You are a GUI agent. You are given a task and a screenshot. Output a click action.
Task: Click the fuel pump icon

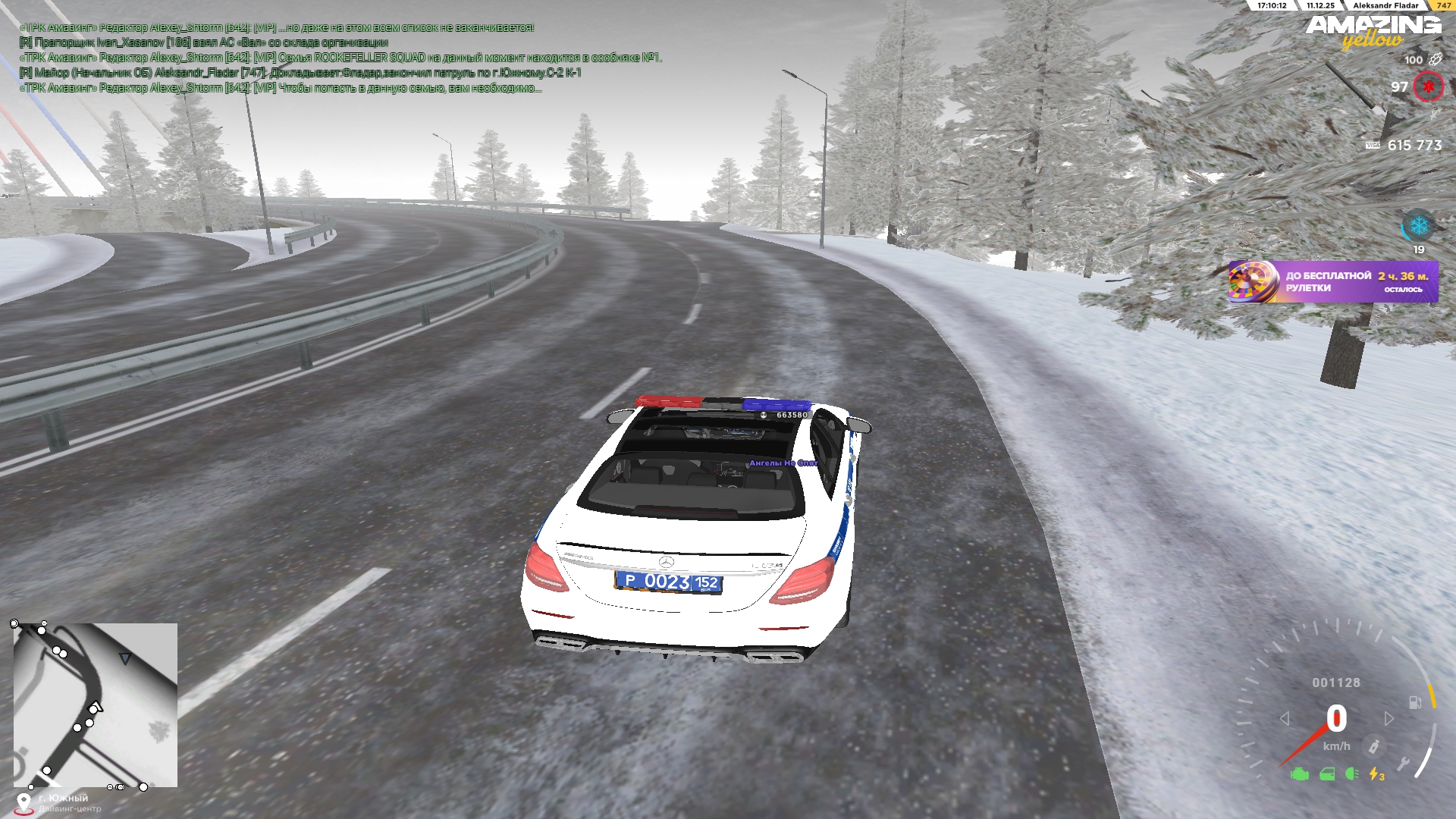pos(1415,702)
